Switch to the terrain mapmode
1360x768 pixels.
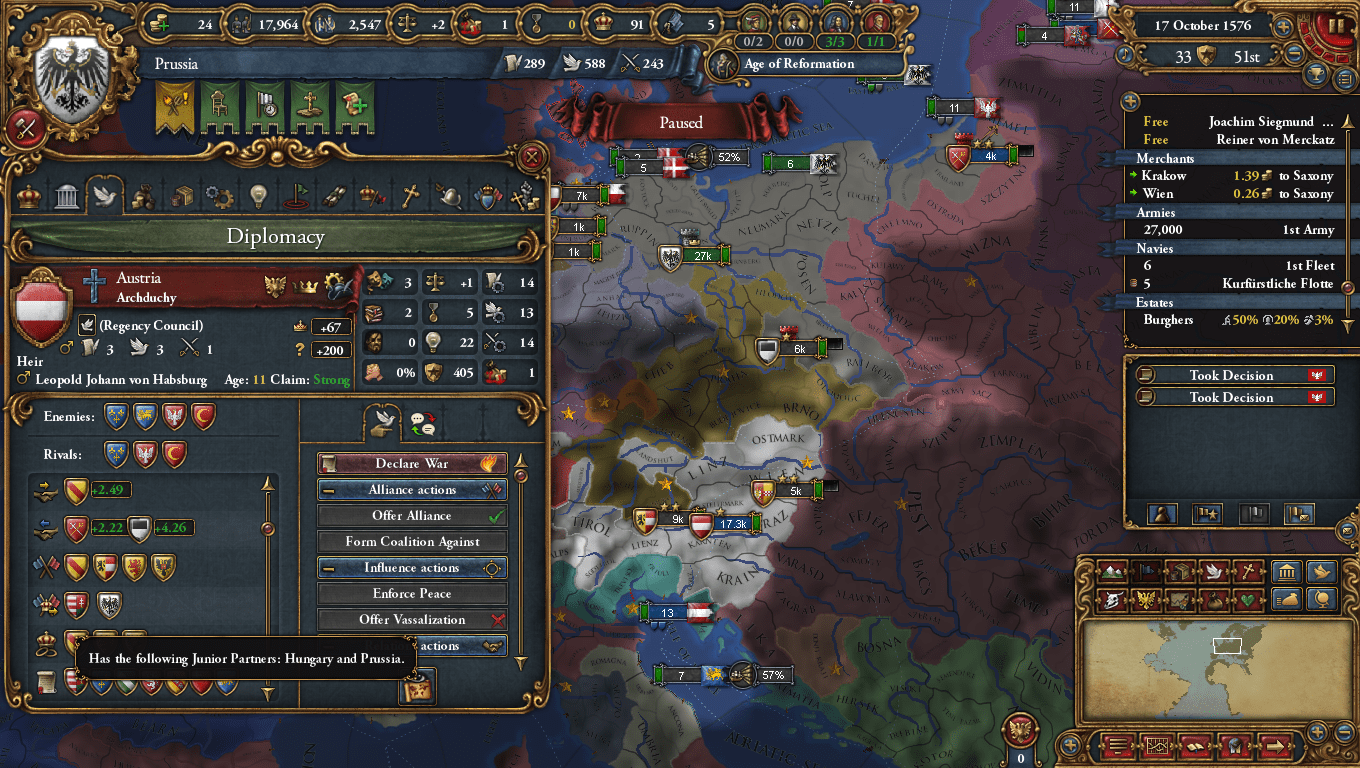(1112, 571)
